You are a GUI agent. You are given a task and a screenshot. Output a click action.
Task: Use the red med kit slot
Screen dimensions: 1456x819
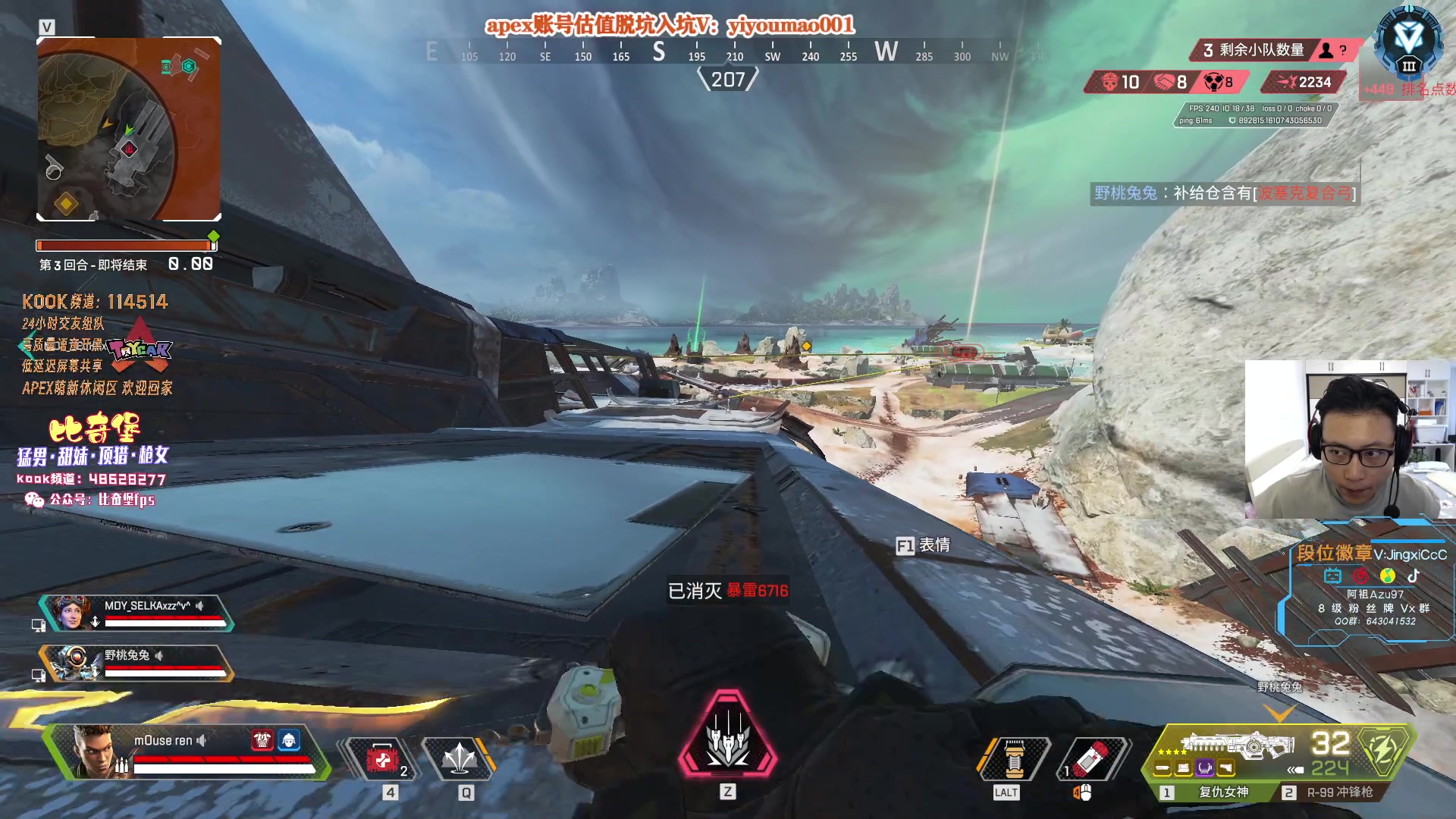tap(381, 758)
